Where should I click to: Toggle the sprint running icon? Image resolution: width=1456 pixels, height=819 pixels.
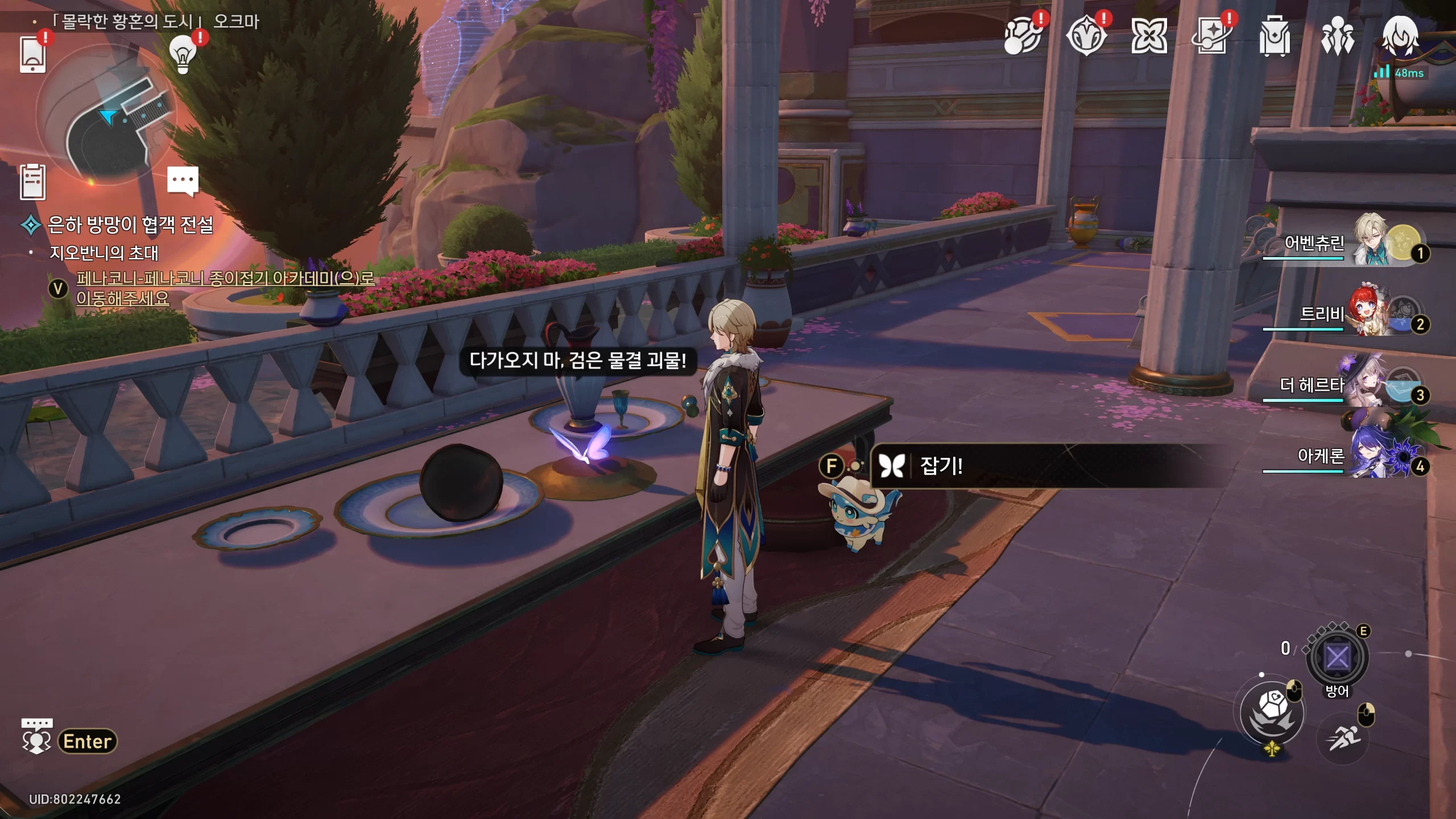[1343, 738]
